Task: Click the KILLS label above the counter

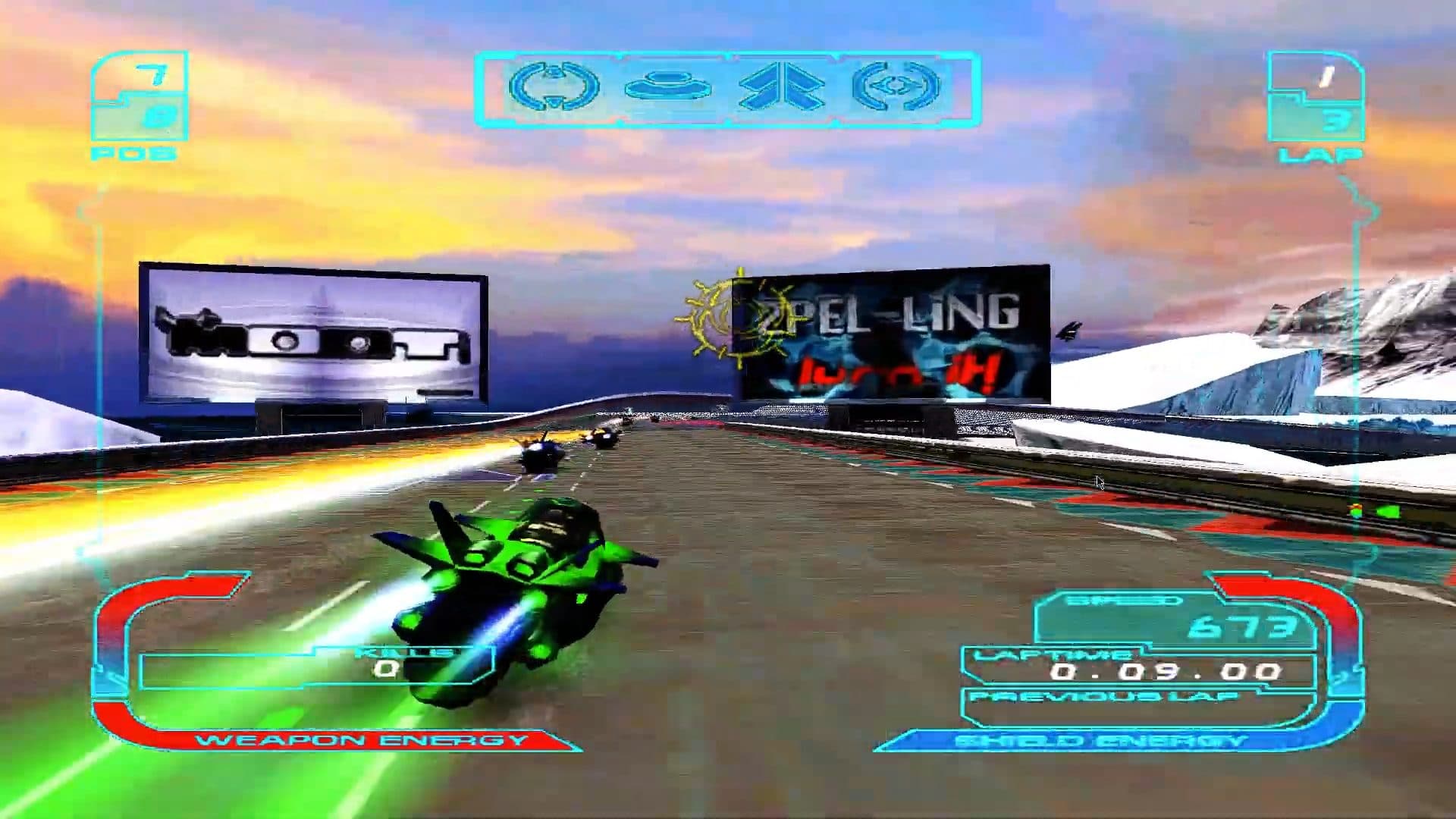Action: (x=413, y=652)
